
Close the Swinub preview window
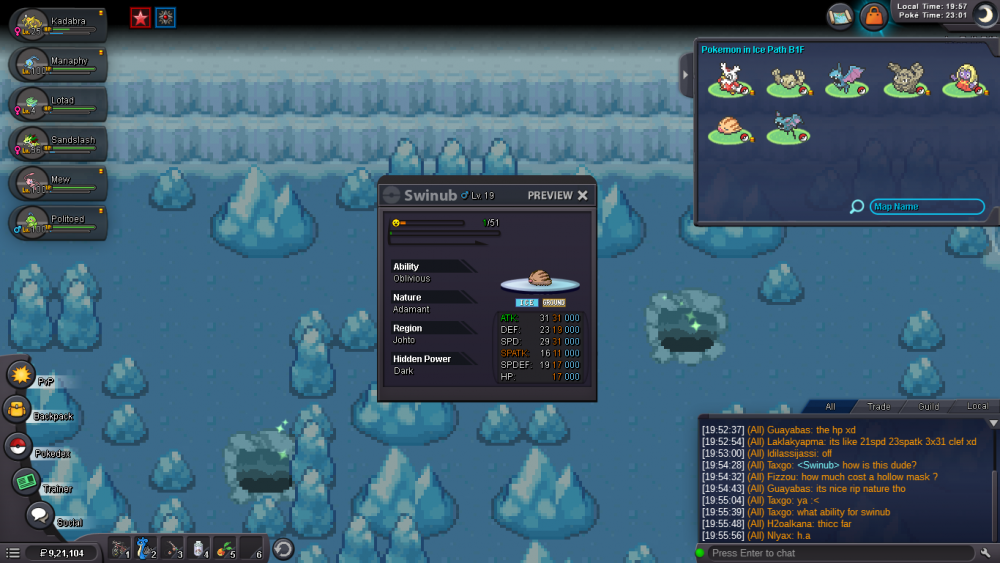tap(583, 195)
